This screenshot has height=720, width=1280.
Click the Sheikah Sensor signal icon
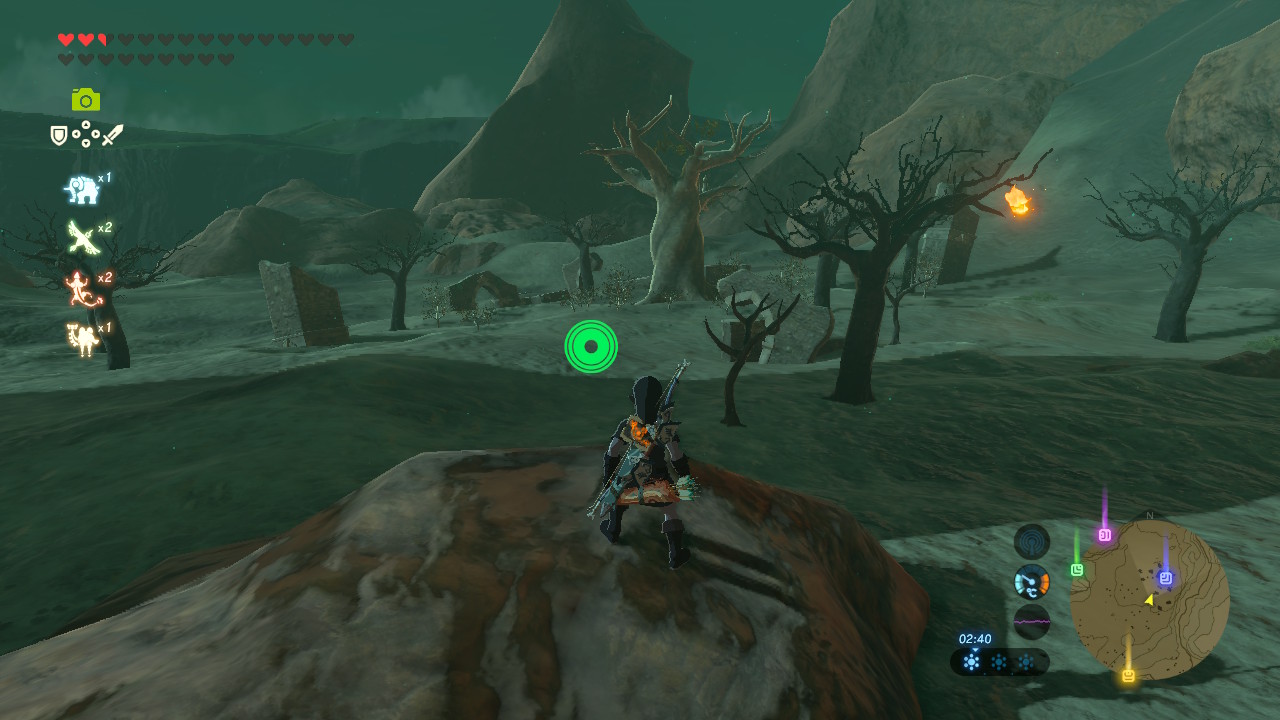1032,542
